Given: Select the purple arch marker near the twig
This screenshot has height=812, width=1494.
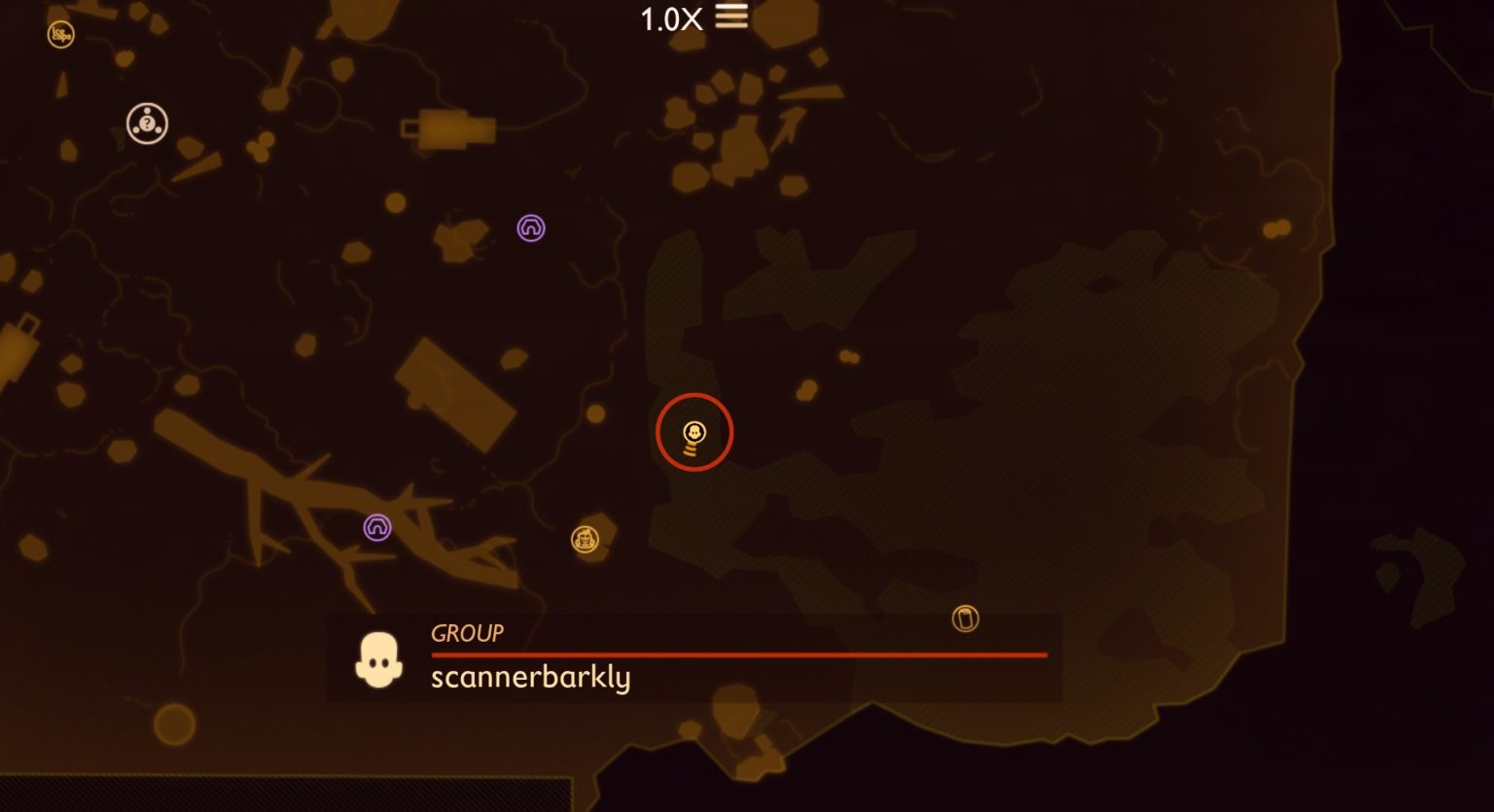Looking at the screenshot, I should 377,528.
